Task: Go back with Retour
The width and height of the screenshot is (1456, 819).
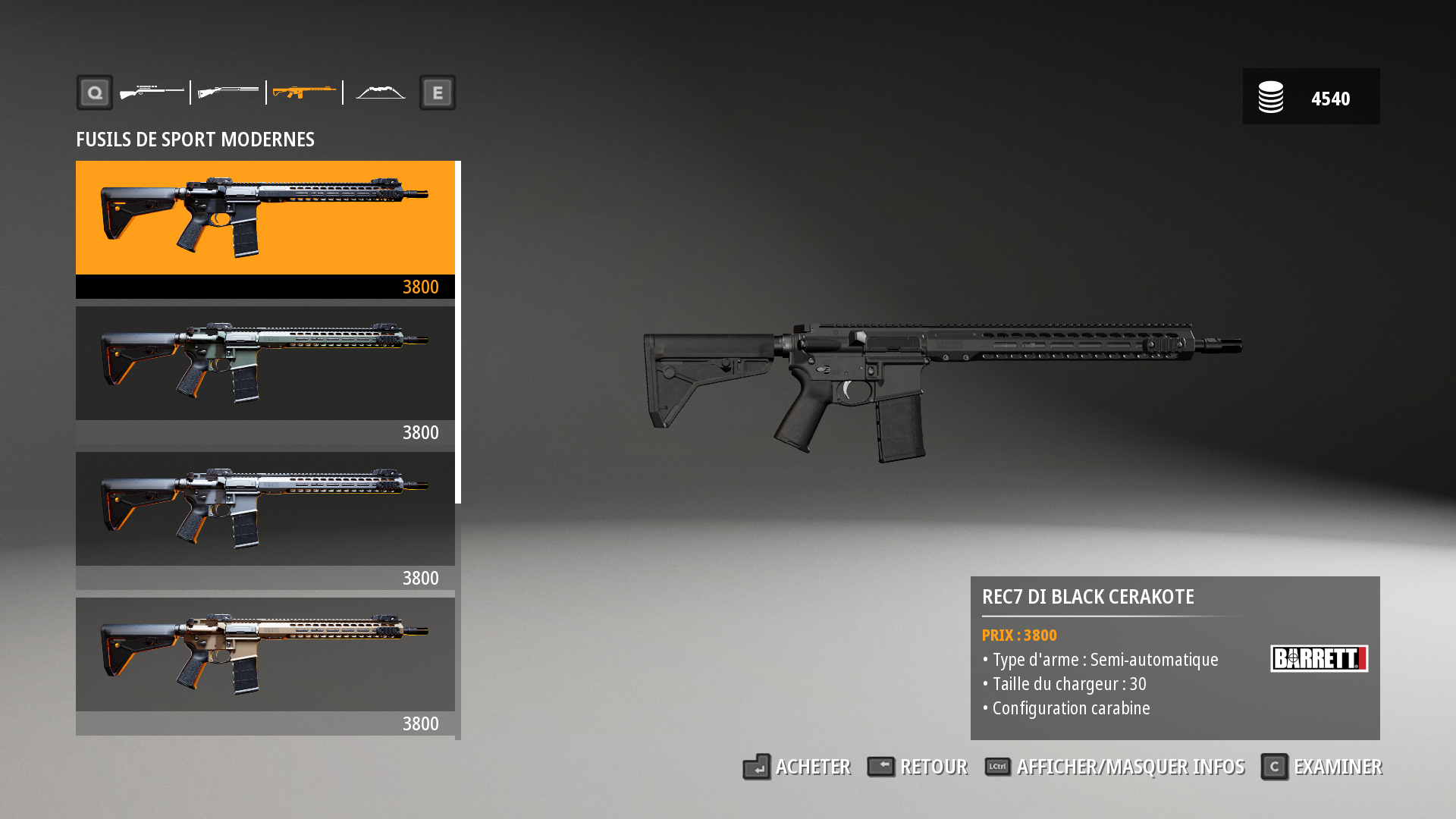Action: (918, 767)
